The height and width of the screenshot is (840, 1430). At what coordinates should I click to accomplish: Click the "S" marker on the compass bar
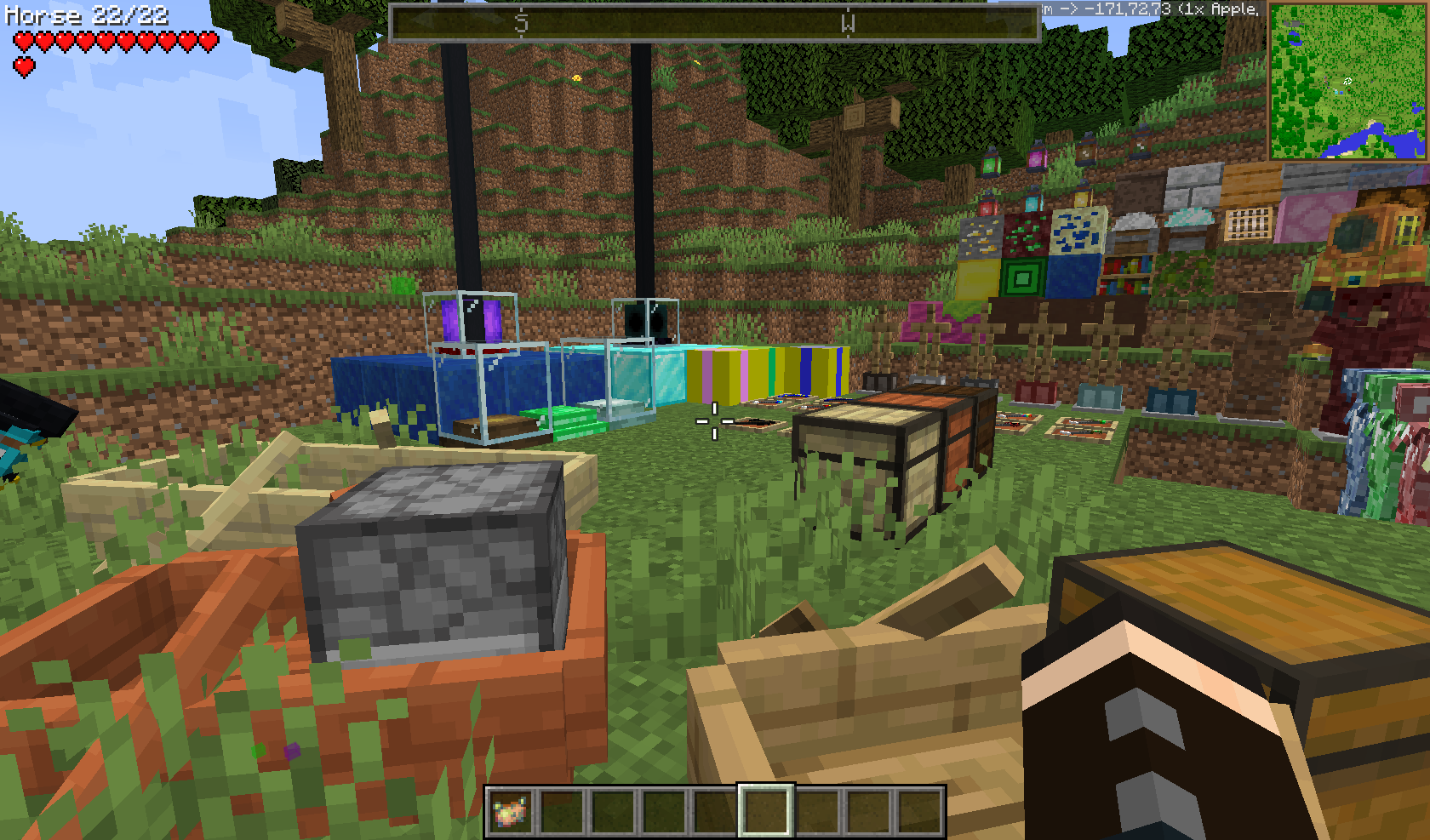(x=522, y=23)
